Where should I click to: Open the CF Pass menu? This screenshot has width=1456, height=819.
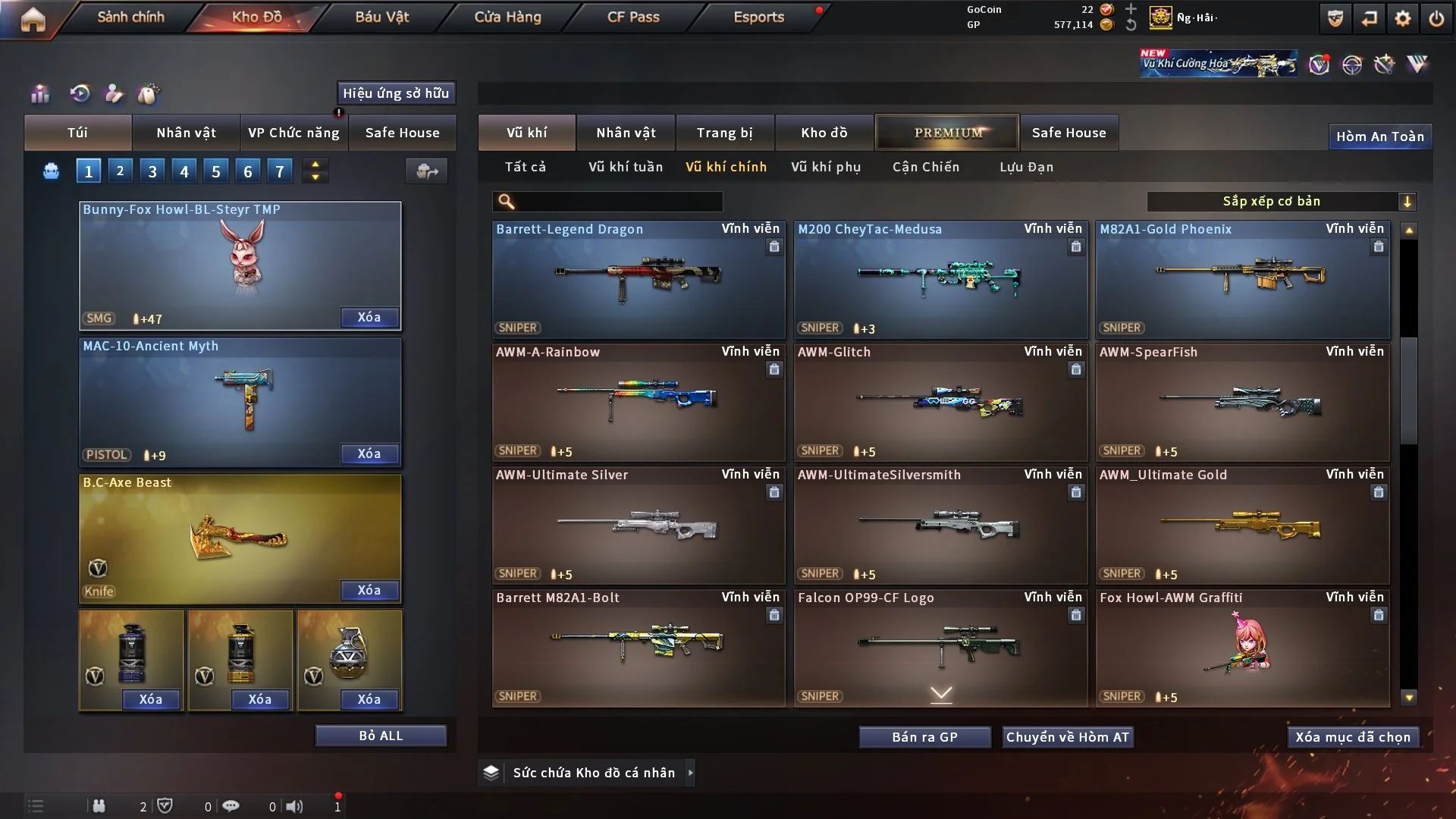click(633, 17)
